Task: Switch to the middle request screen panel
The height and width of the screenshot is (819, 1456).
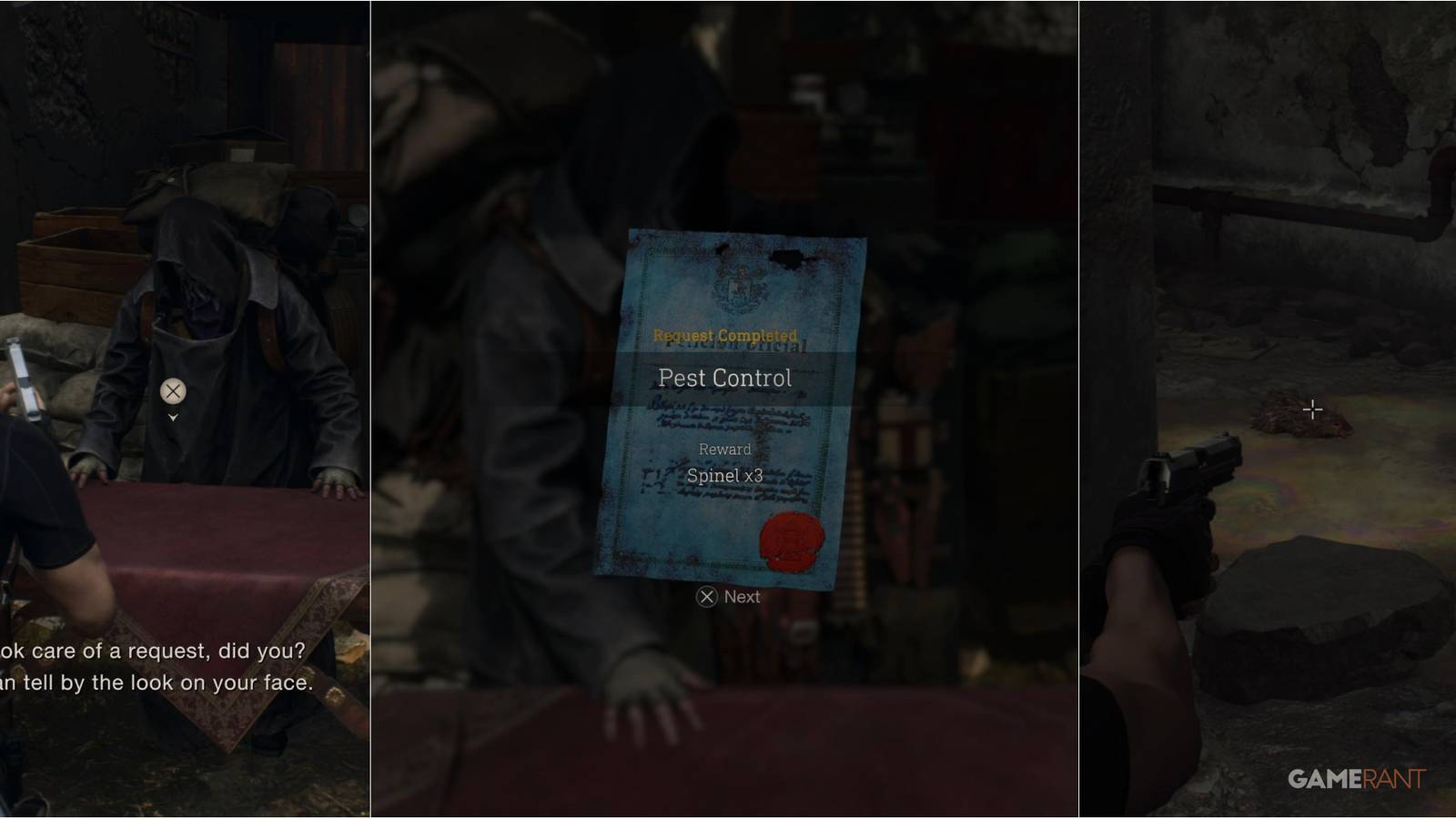Action: 728,409
